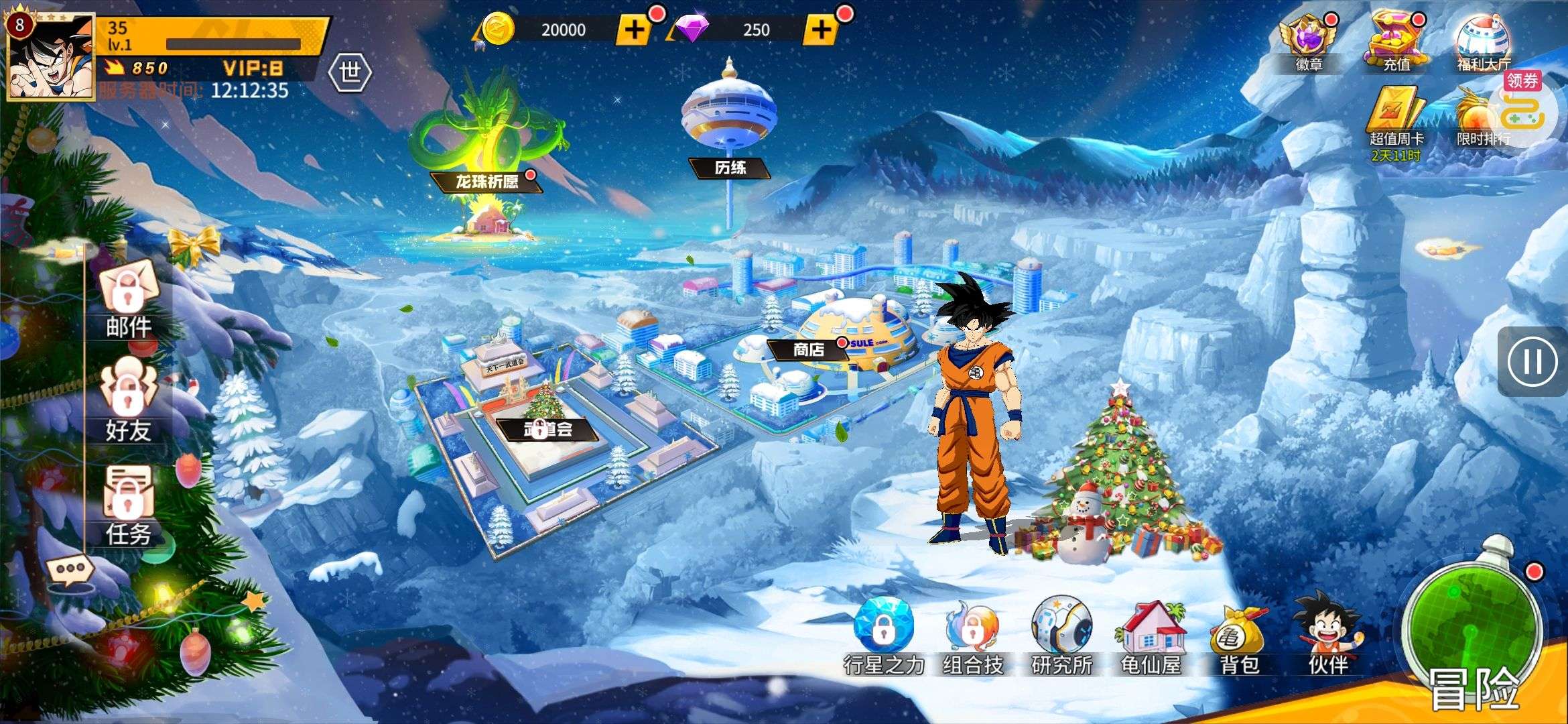Open the 充值 recharge shop
The image size is (1568, 724).
pos(1396,44)
